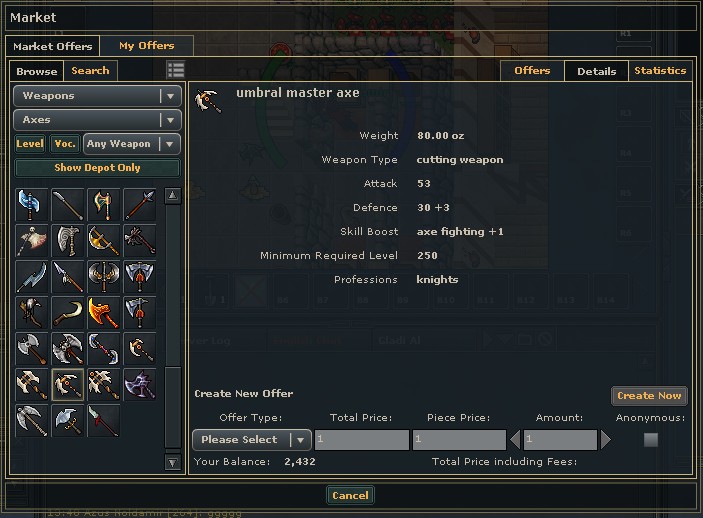Cancel and close the Market window
The width and height of the screenshot is (703, 518).
click(x=350, y=495)
